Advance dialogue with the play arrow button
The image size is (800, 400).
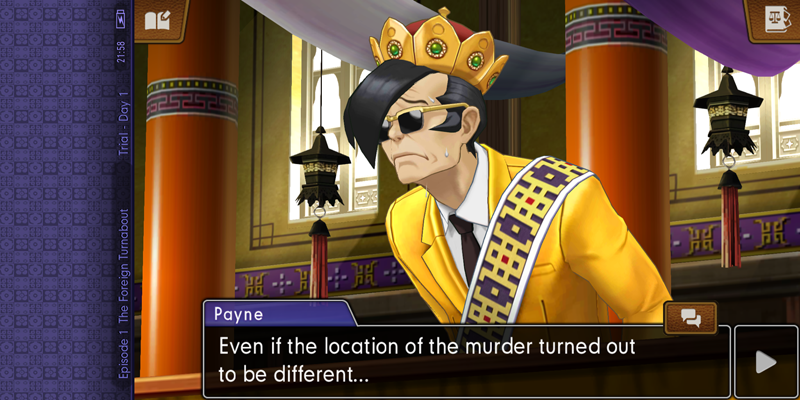(x=766, y=361)
